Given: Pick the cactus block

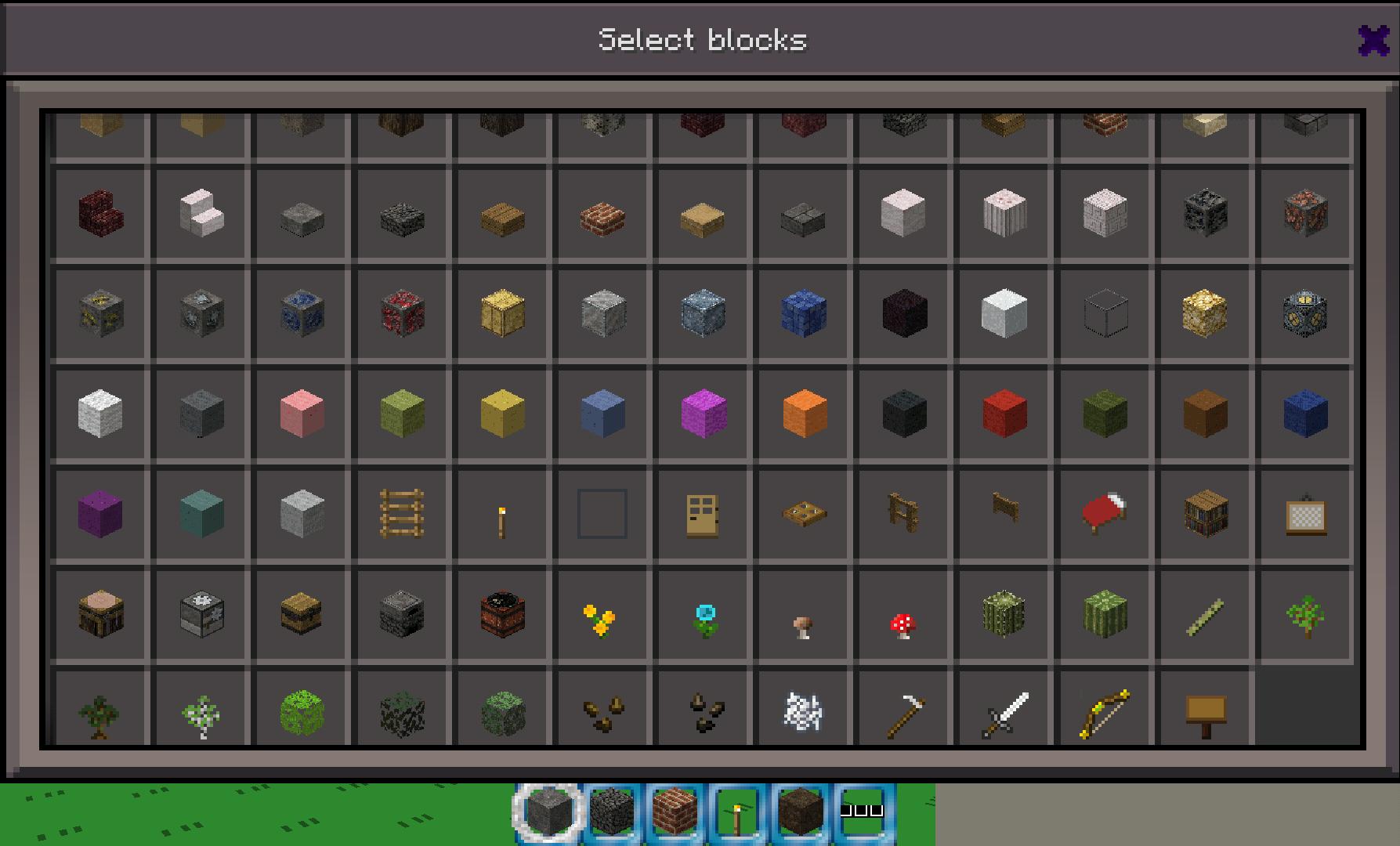Looking at the screenshot, I should pyautogui.click(x=1002, y=614).
